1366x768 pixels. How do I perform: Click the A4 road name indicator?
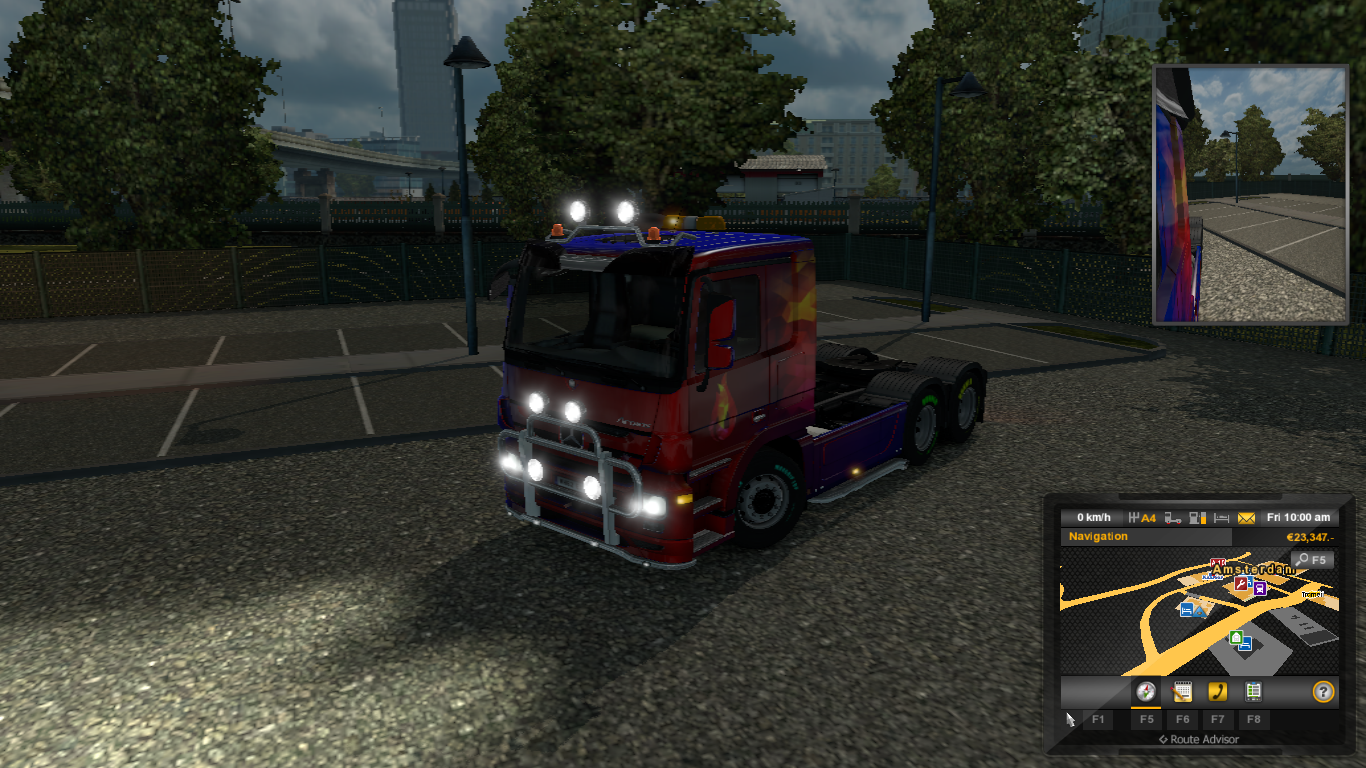(x=1148, y=517)
